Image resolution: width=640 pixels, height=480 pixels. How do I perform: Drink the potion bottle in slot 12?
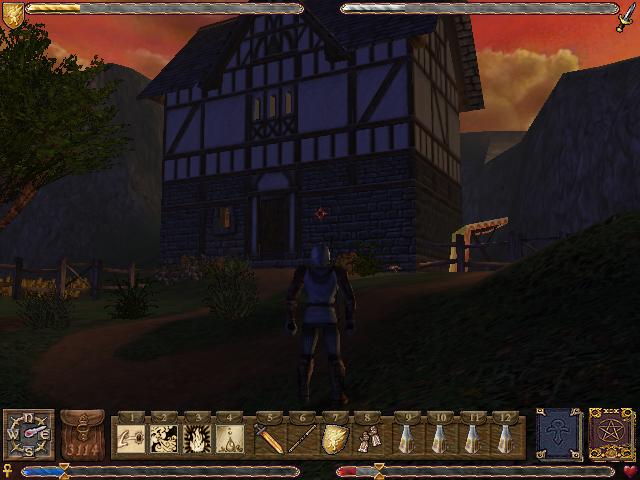[x=509, y=437]
